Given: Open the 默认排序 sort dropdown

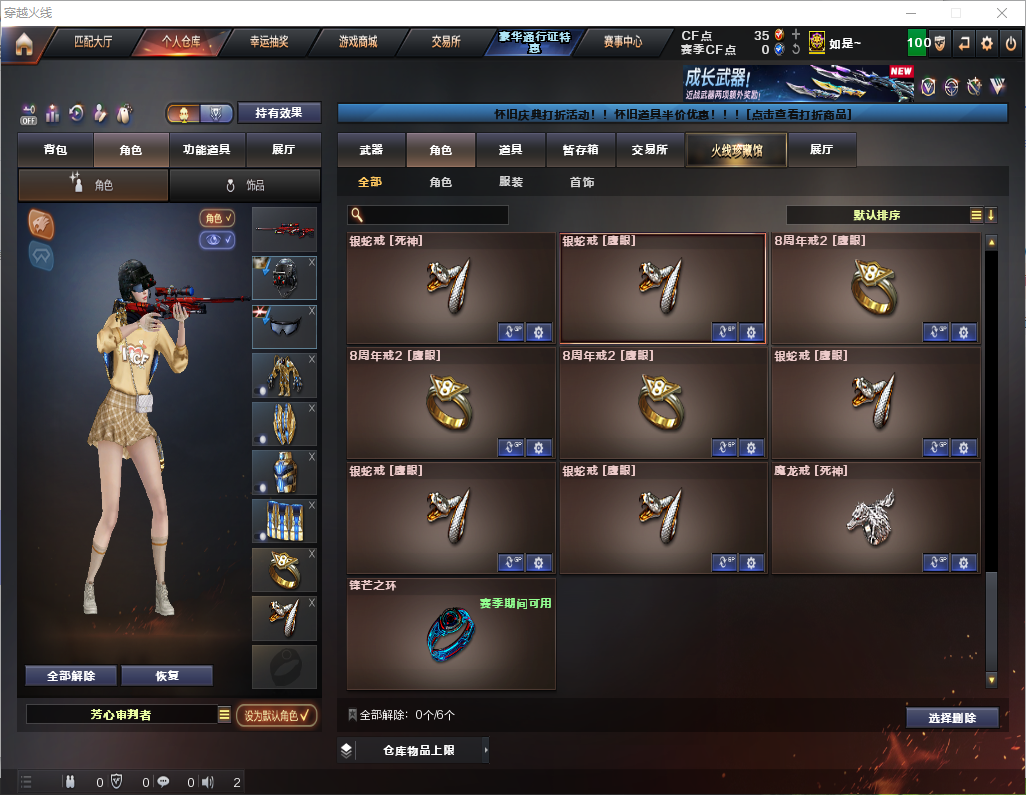Looking at the screenshot, I should tap(877, 215).
